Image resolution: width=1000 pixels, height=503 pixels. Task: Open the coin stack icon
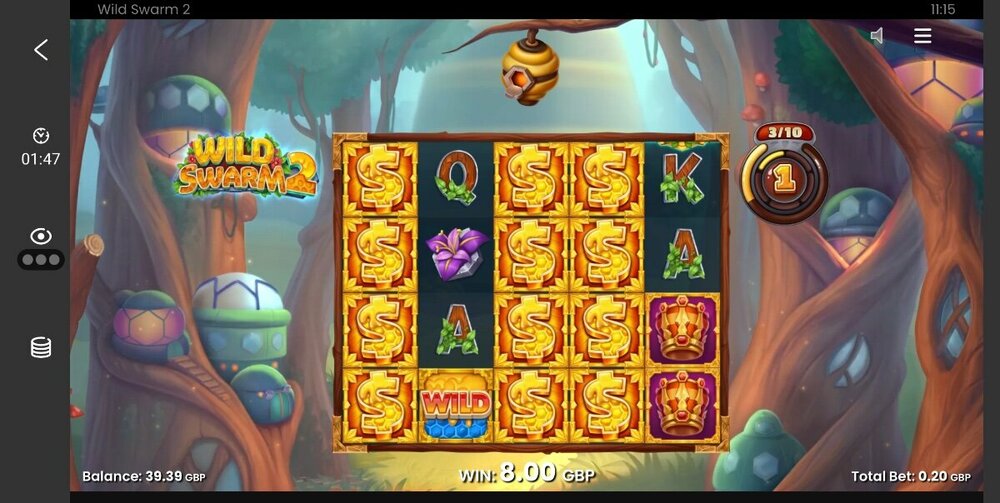point(41,347)
